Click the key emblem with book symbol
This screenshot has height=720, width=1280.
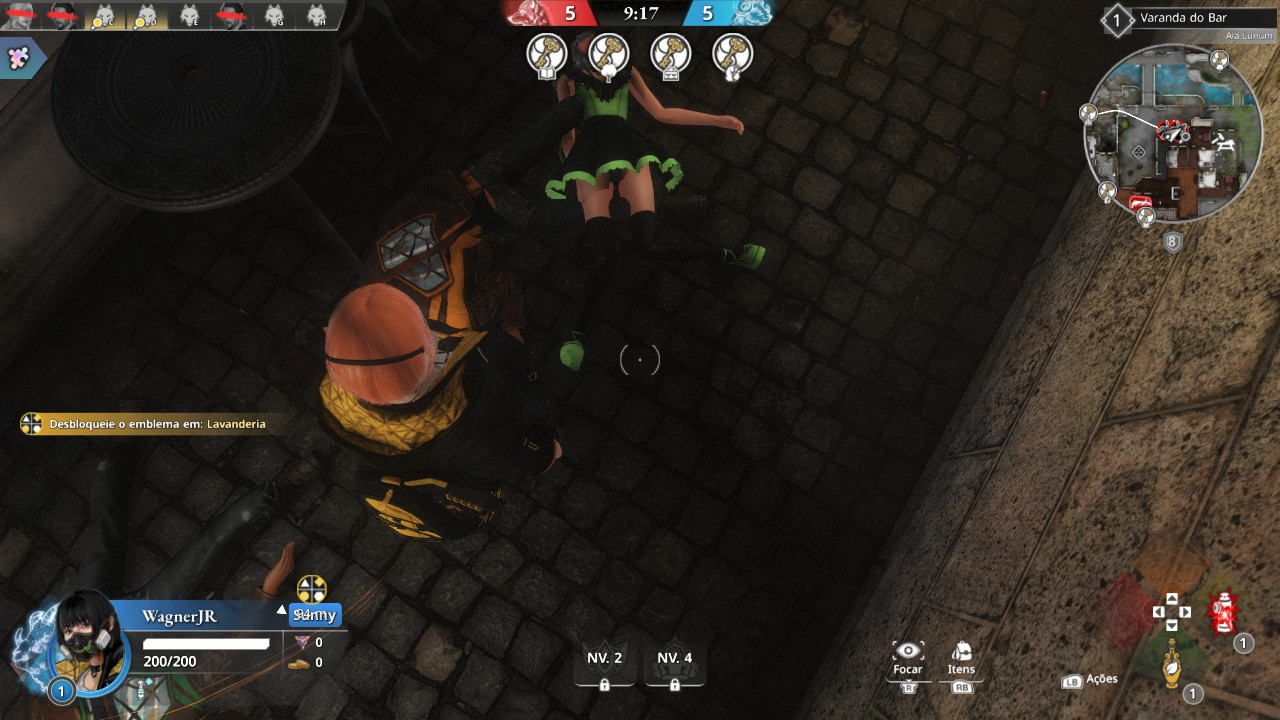click(547, 54)
